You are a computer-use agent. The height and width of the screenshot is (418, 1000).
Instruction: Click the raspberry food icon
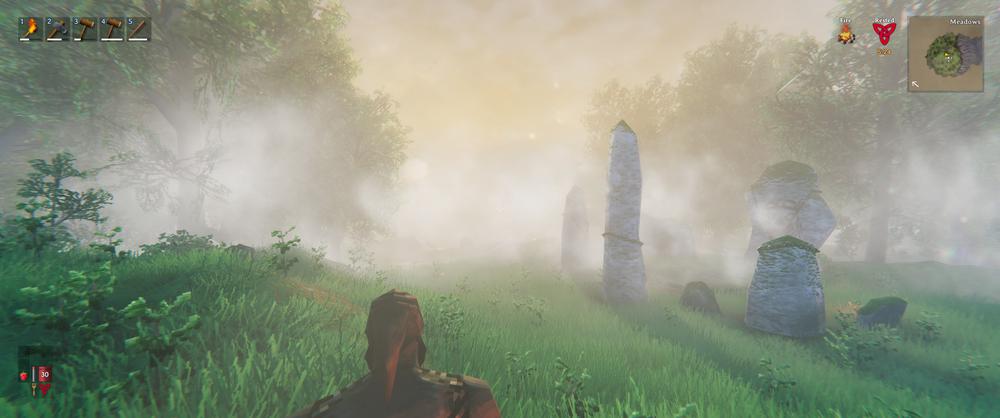[x=24, y=376]
